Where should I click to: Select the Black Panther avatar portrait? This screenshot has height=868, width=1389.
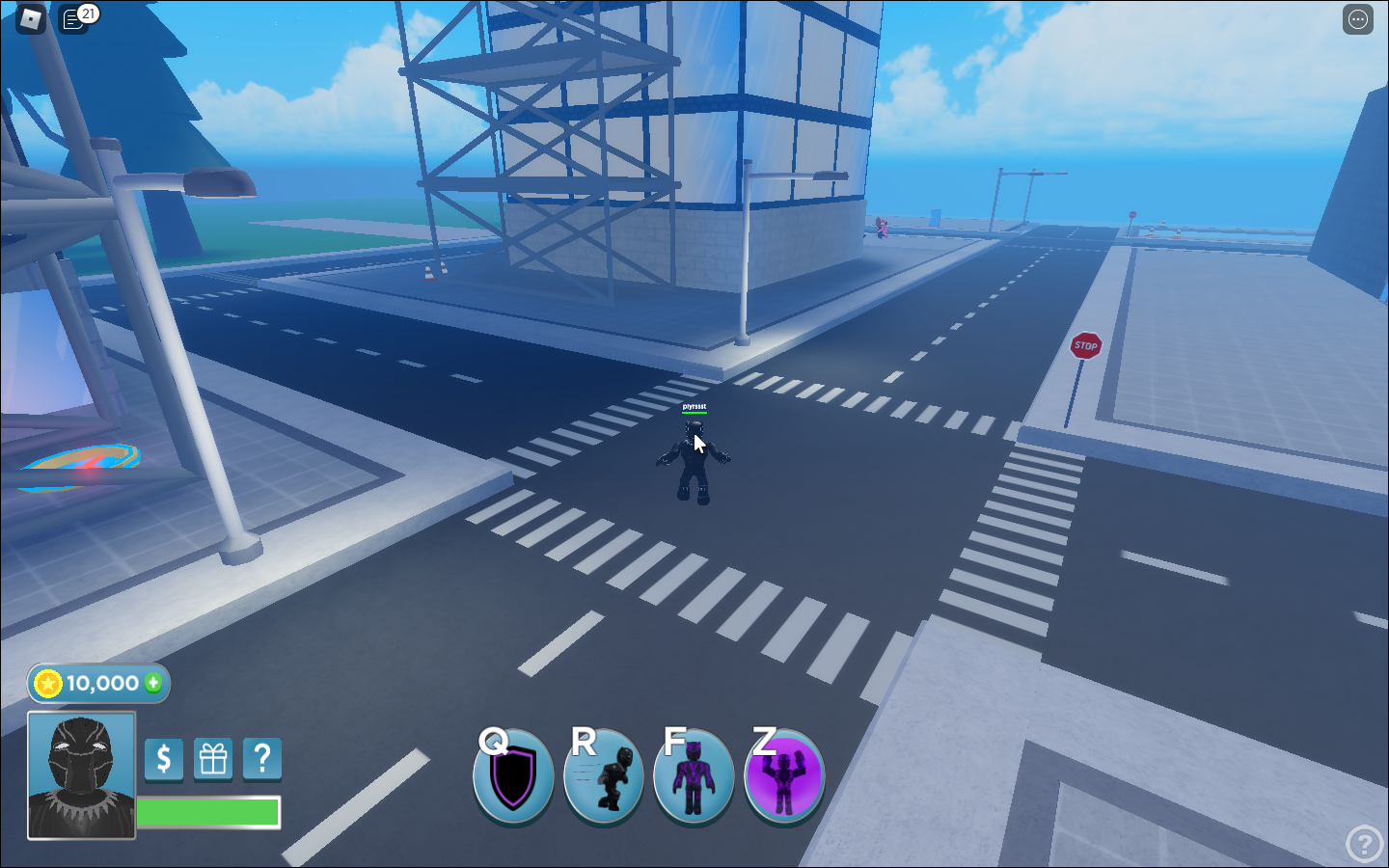(x=81, y=777)
